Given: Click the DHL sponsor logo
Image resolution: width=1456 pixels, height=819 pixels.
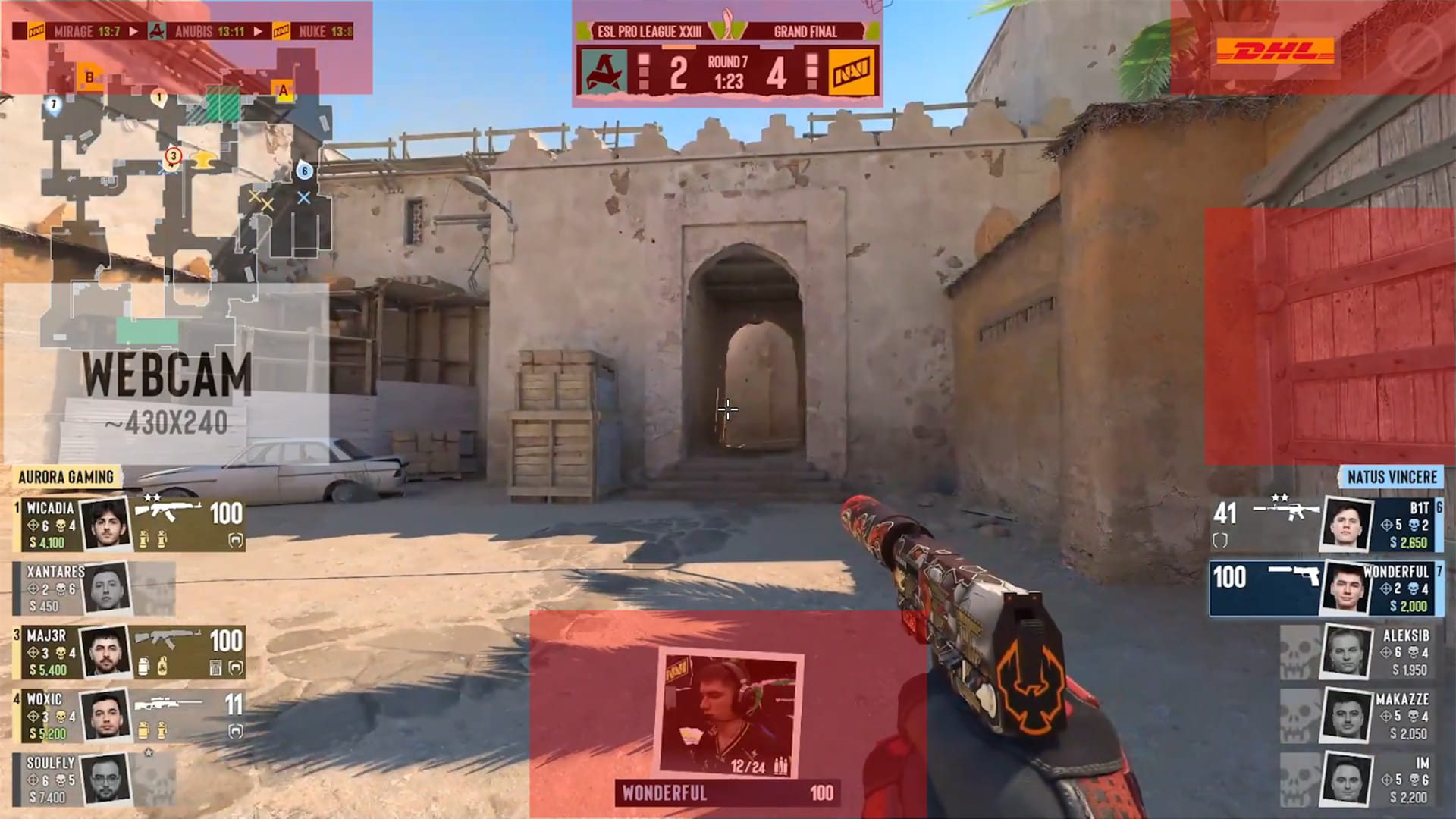Looking at the screenshot, I should point(1275,52).
